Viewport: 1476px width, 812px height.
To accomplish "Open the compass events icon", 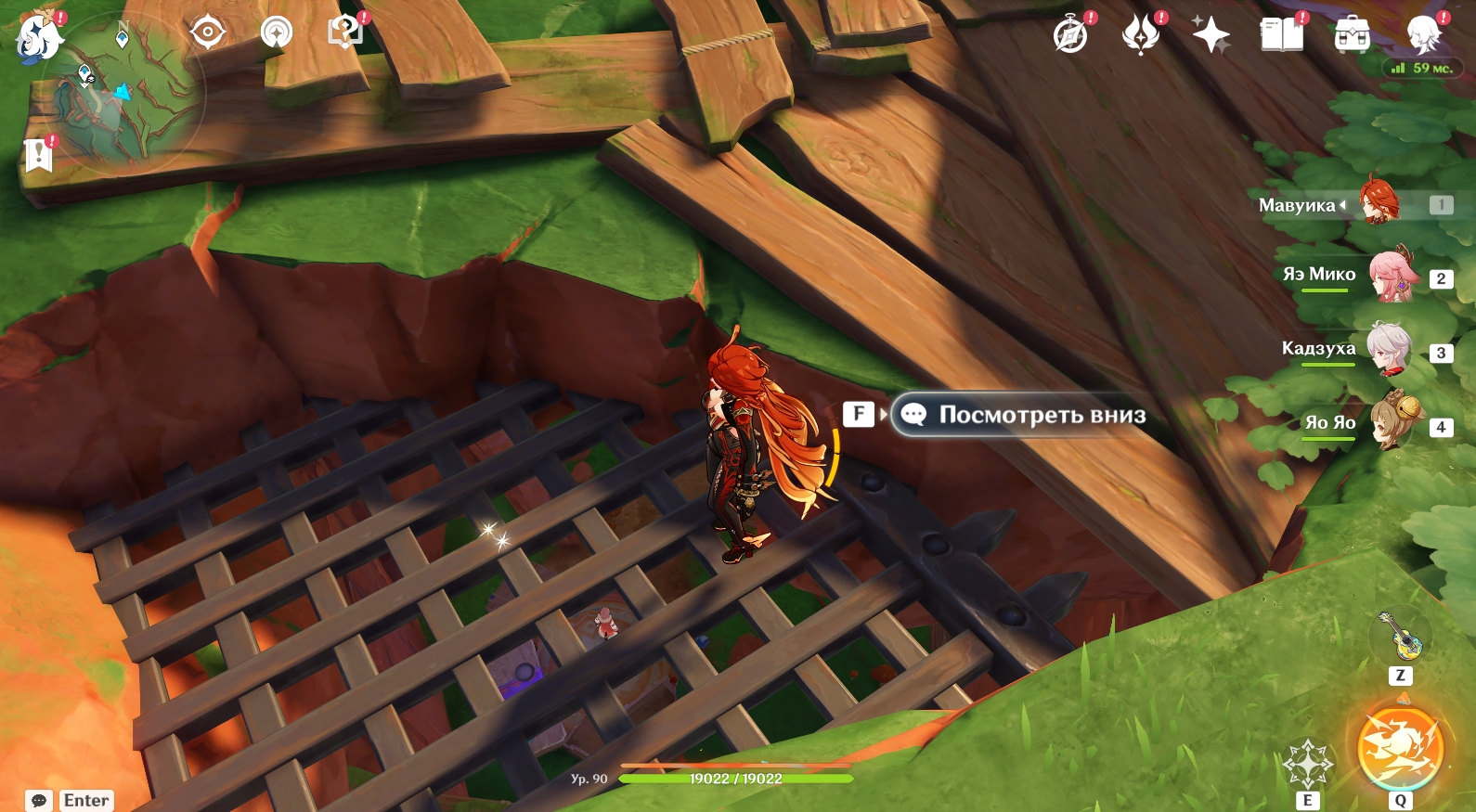I will pos(1070,35).
